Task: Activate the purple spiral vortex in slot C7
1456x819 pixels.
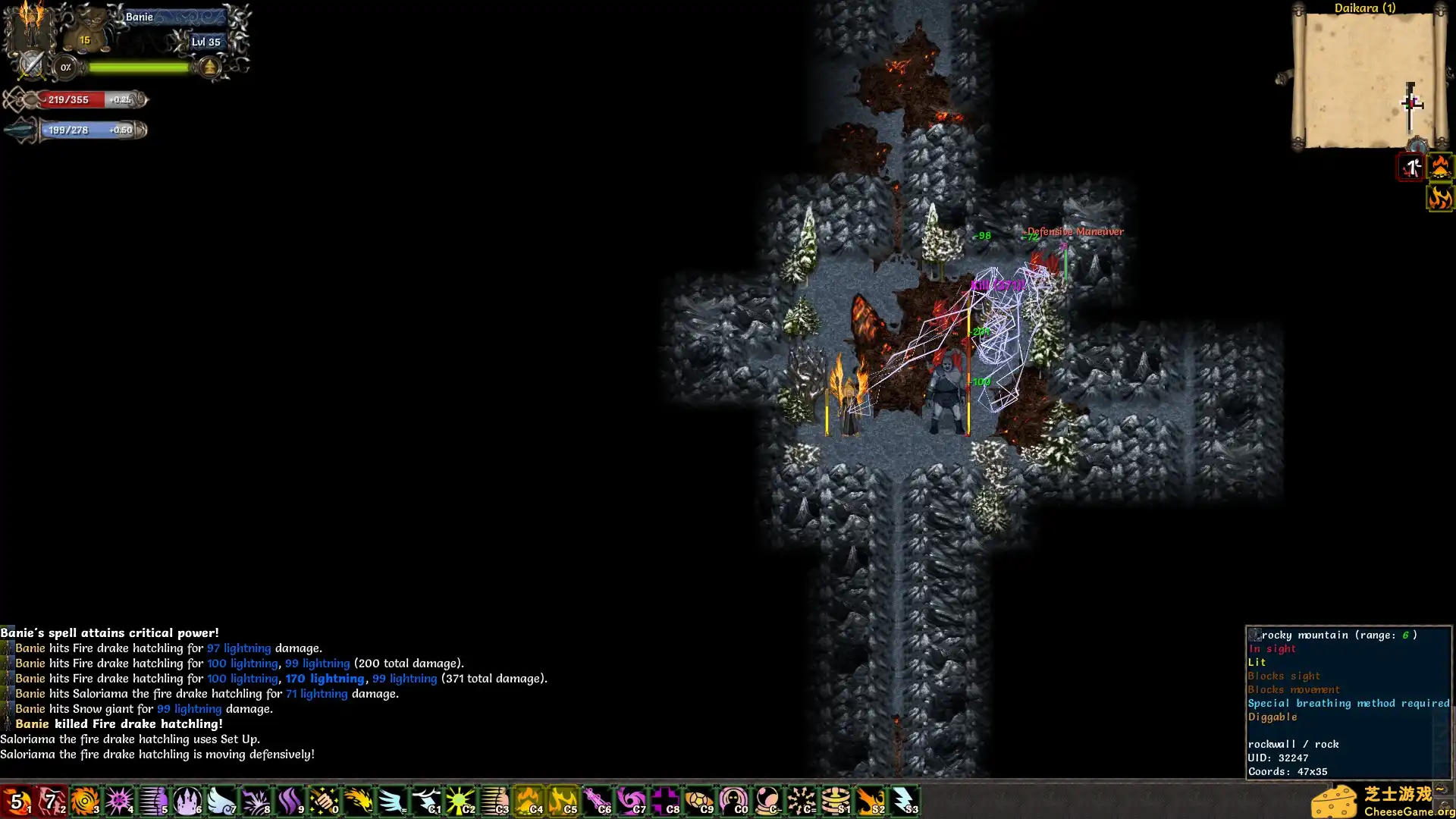Action: [631, 801]
